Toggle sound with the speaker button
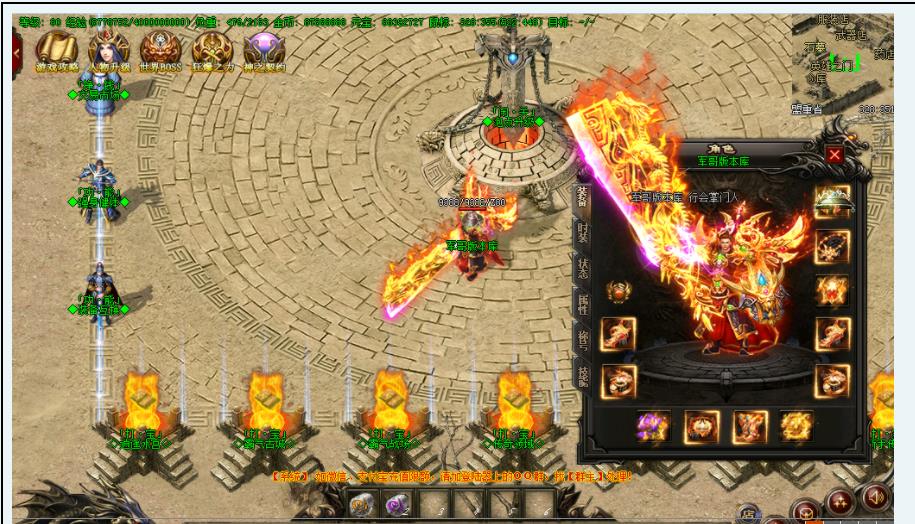The height and width of the screenshot is (524, 915). point(877,496)
